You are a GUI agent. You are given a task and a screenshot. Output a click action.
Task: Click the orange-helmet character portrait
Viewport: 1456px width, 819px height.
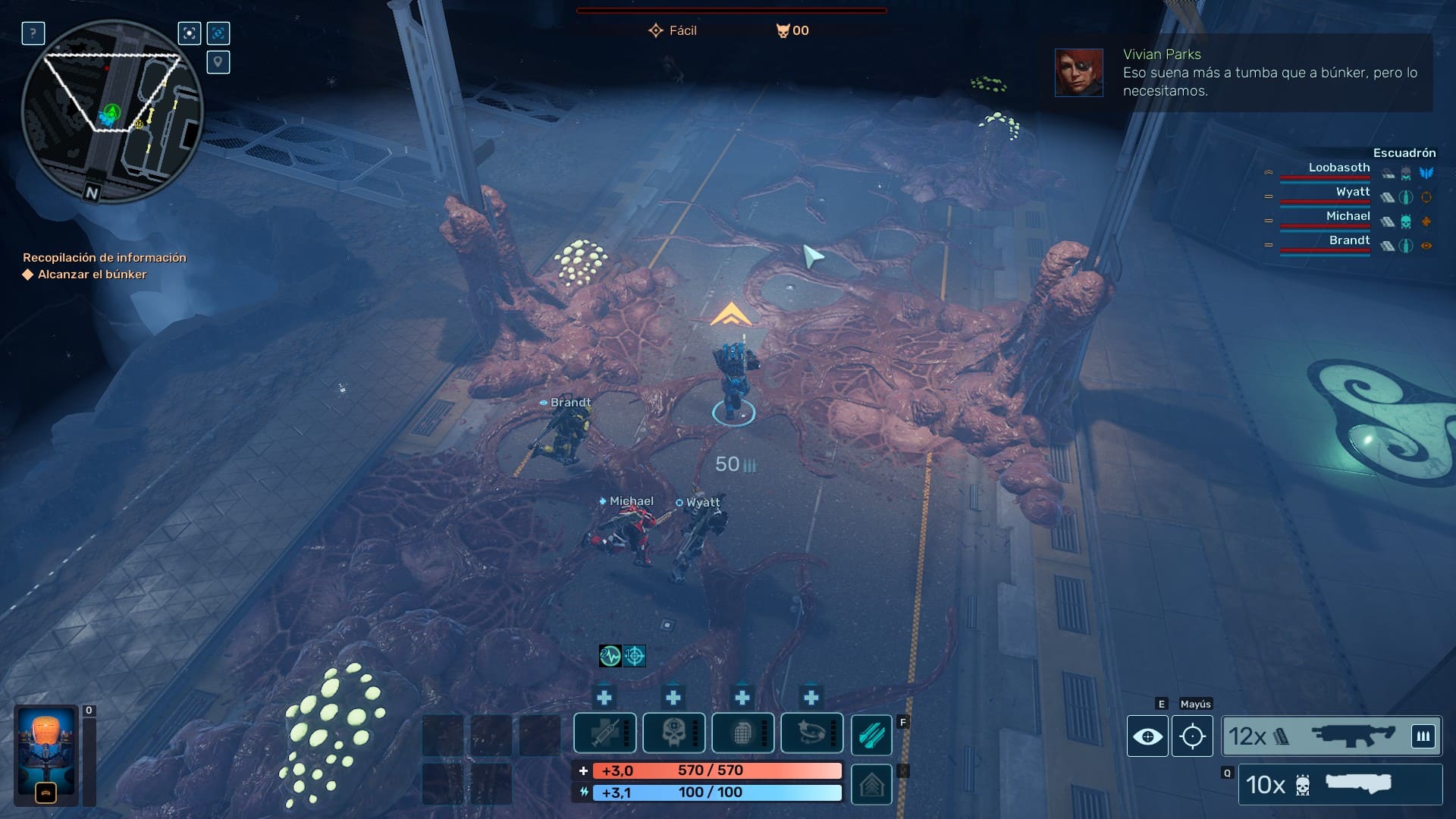(x=46, y=755)
